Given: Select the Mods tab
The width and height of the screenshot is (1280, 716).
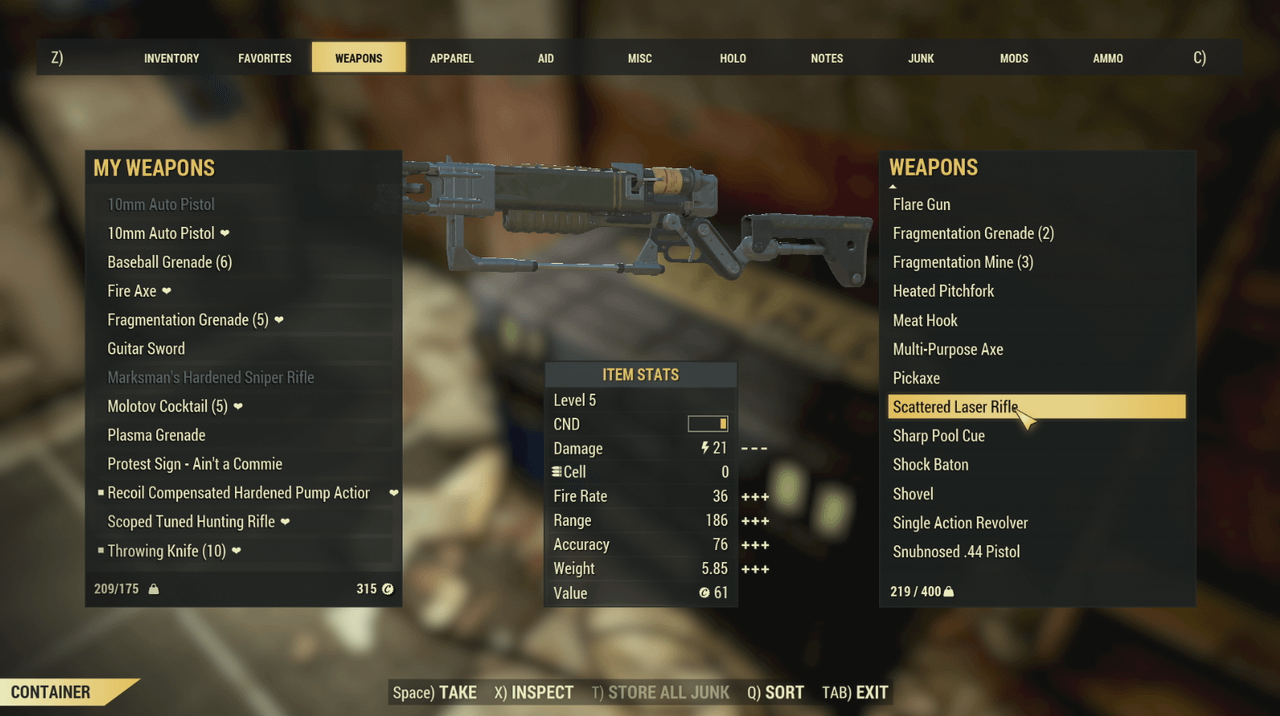Looking at the screenshot, I should [x=1013, y=58].
